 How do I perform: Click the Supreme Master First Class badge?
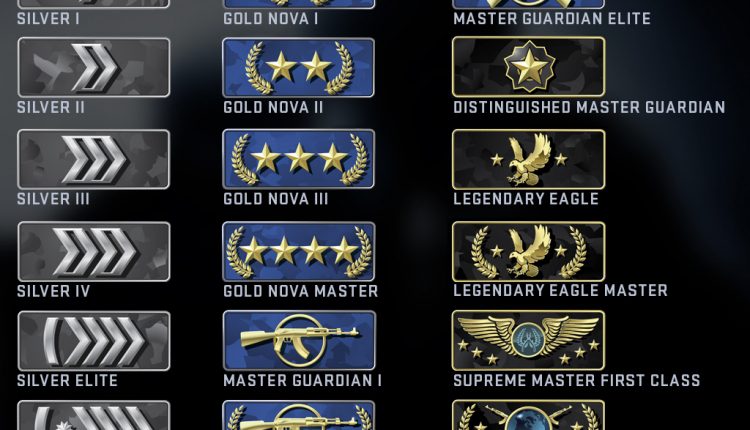tap(528, 341)
